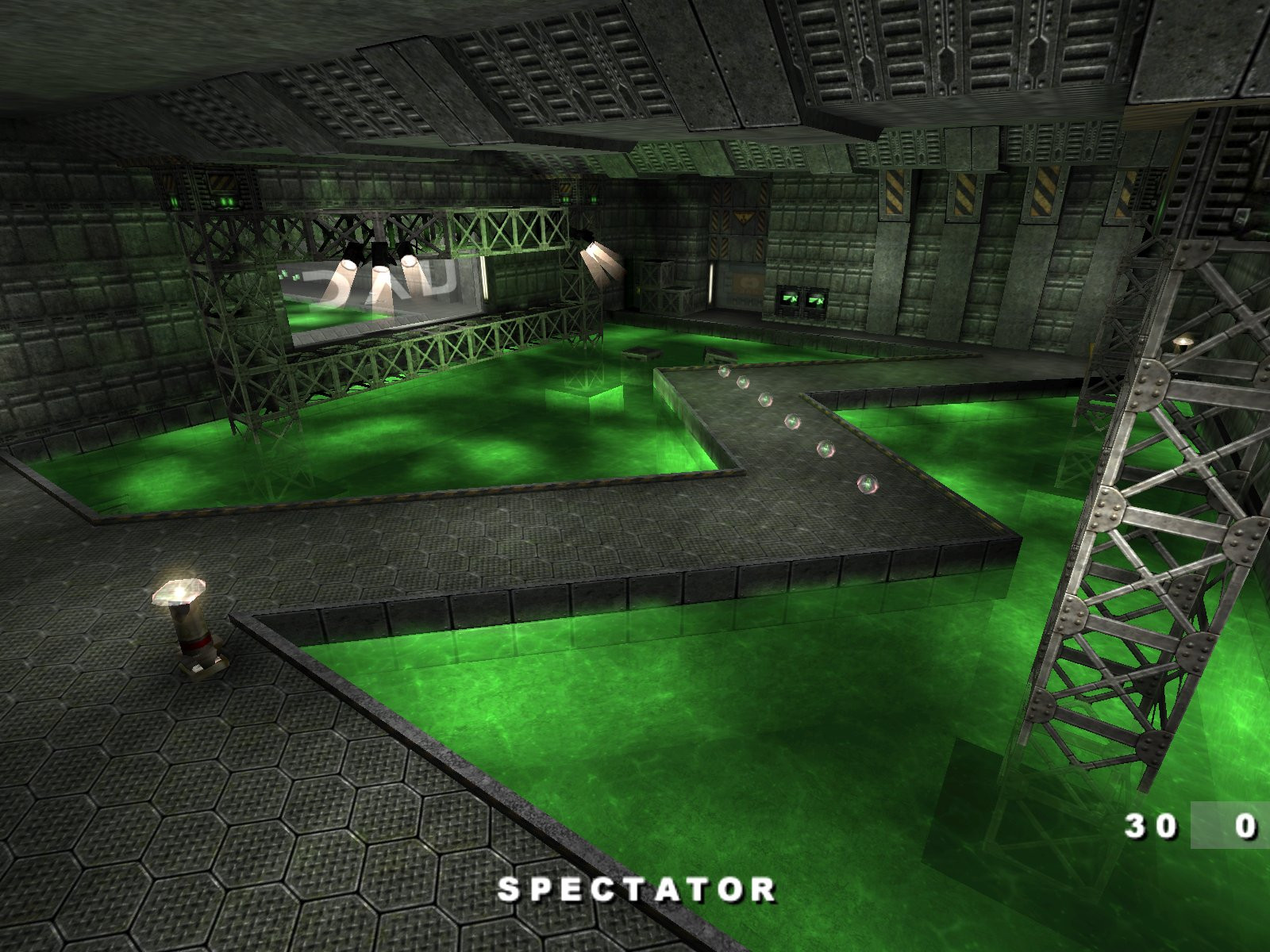The height and width of the screenshot is (952, 1270).
Task: Click the doorway light strip on the back wall
Action: 711,284
